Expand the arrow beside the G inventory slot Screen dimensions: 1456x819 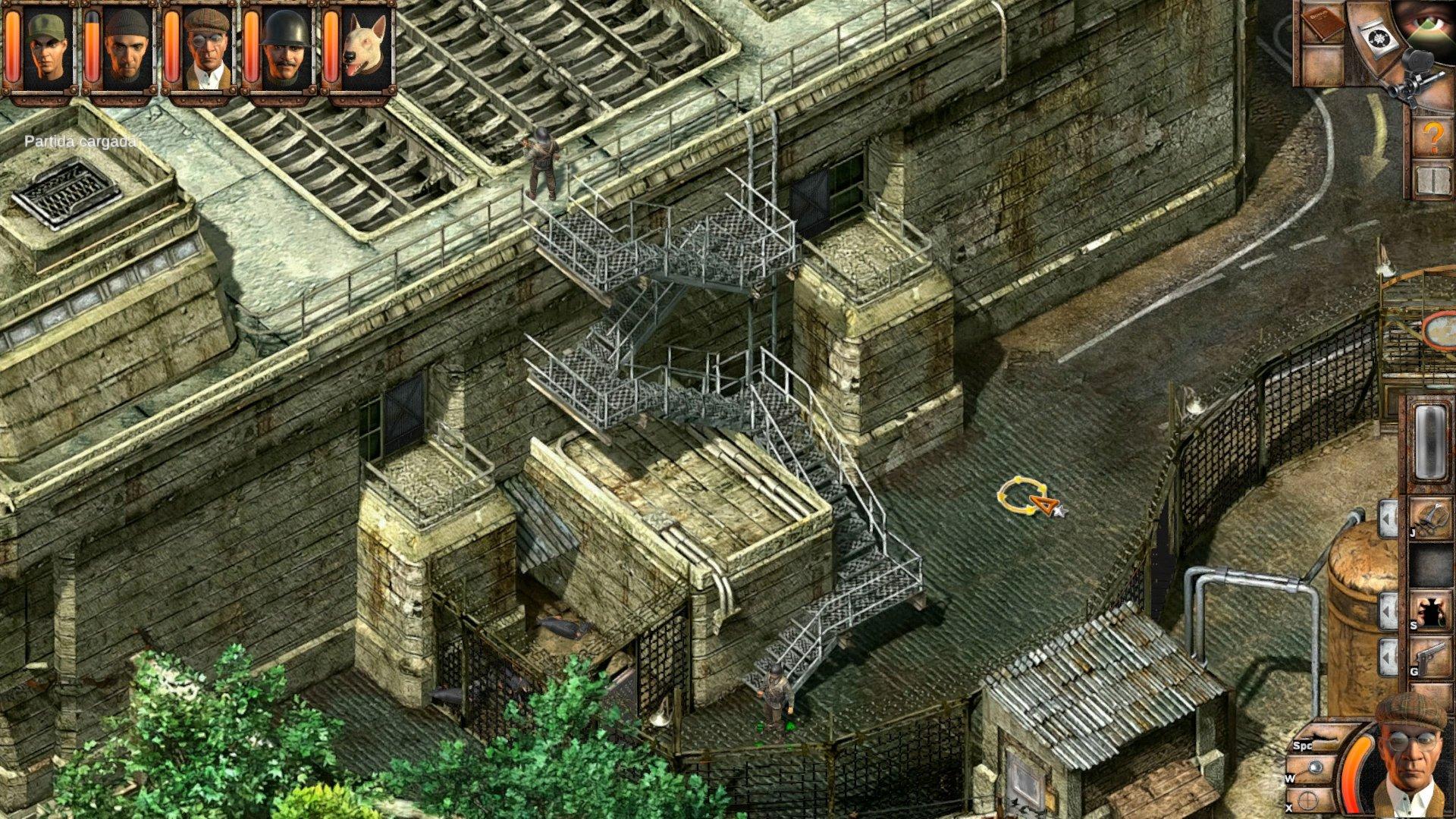1386,655
